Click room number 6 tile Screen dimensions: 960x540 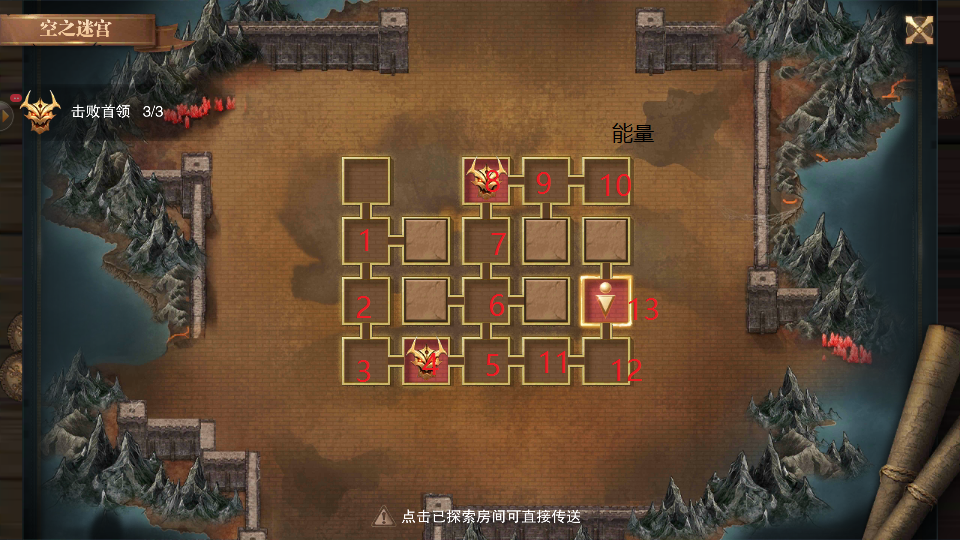click(487, 301)
